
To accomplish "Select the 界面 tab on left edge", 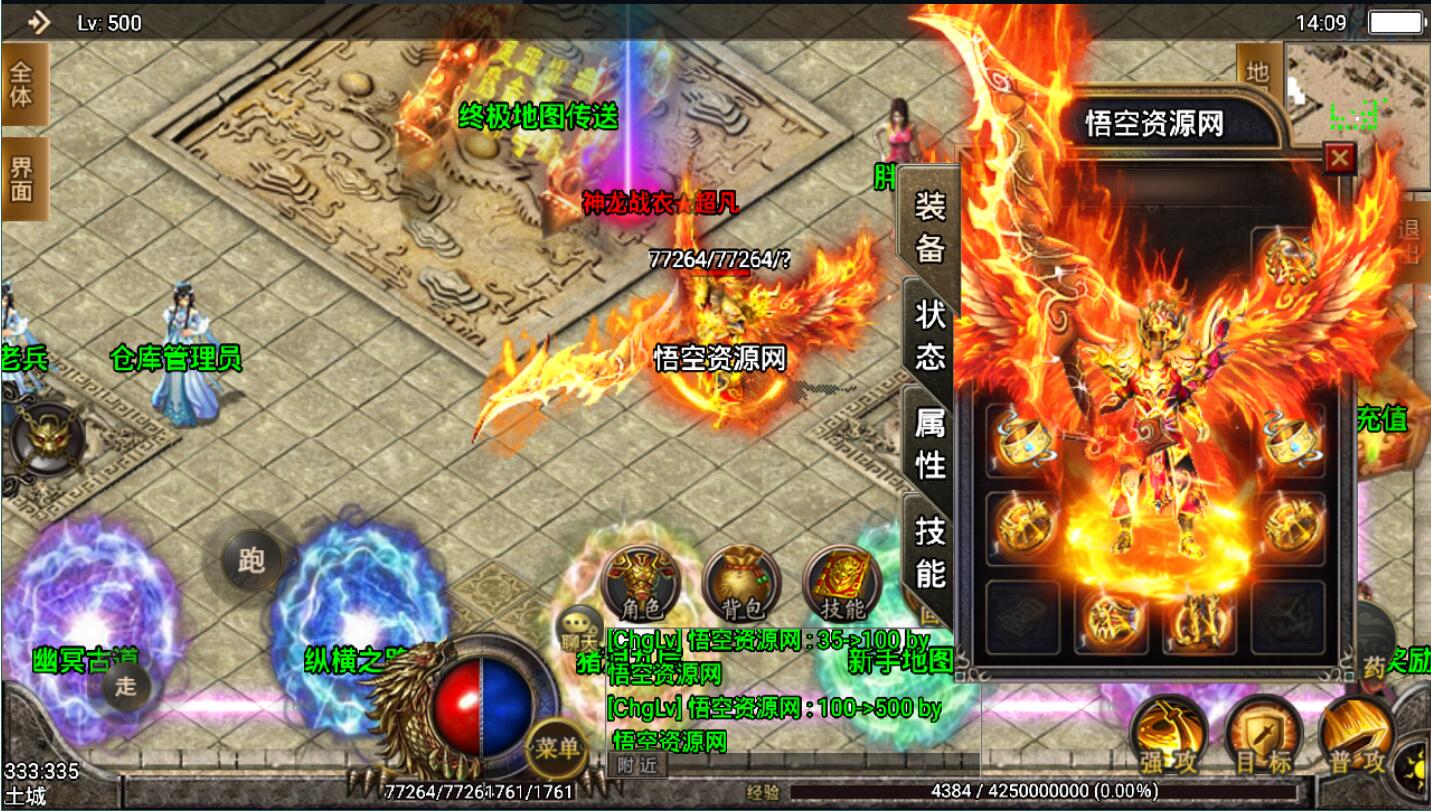I will [22, 178].
